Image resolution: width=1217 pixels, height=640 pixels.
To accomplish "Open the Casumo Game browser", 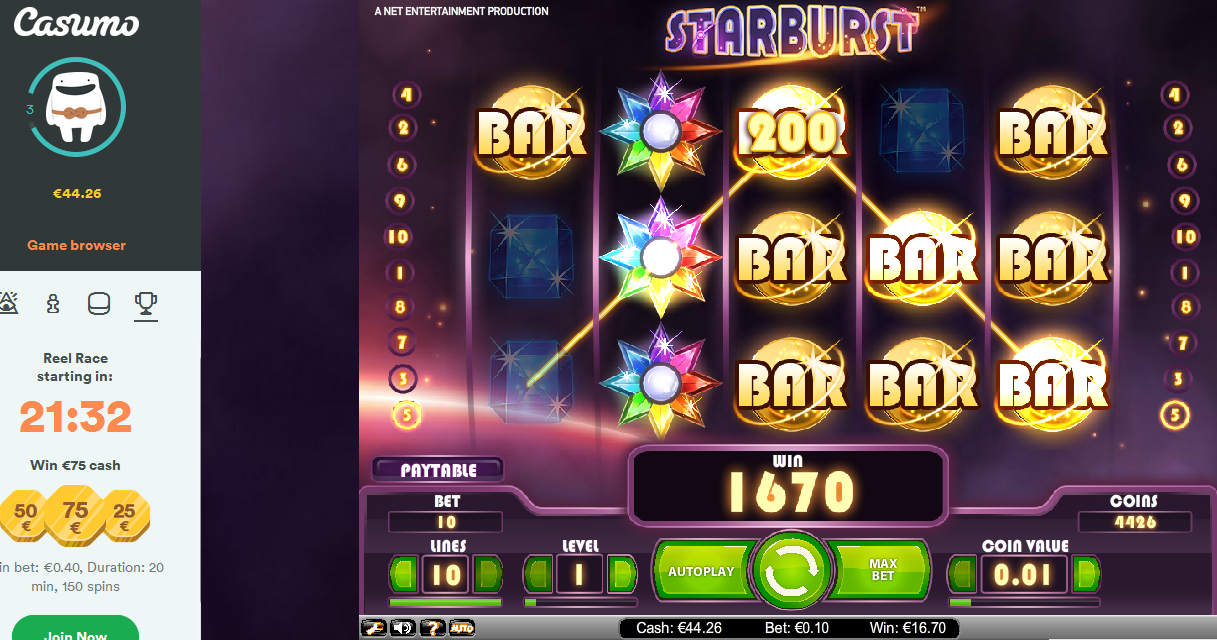I will click(76, 245).
